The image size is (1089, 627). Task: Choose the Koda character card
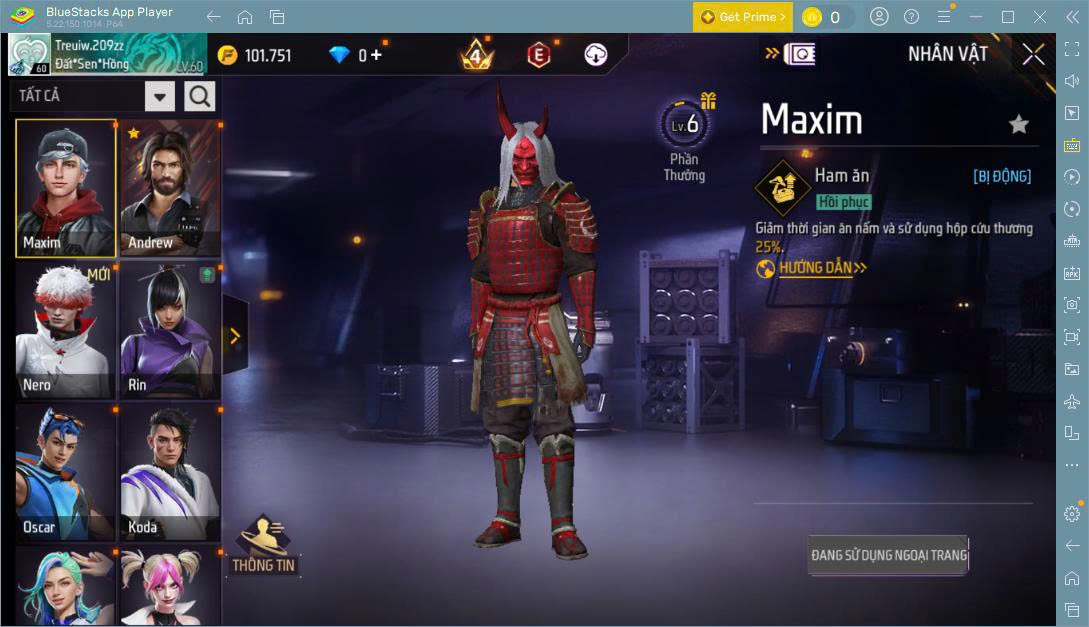(x=170, y=472)
